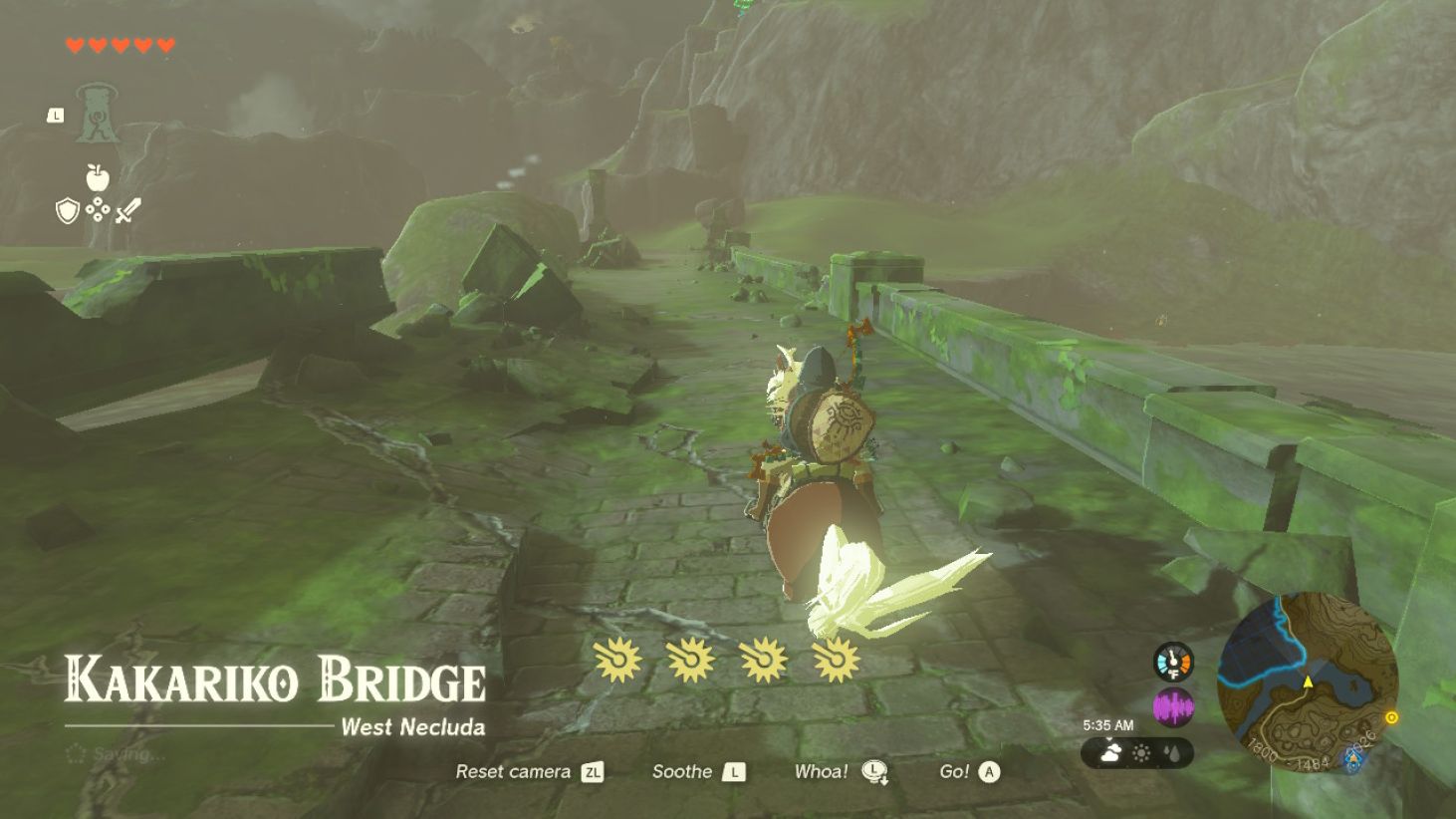Click the apple food indicator icon
Screen dimensions: 1456x819
pyautogui.click(x=97, y=179)
